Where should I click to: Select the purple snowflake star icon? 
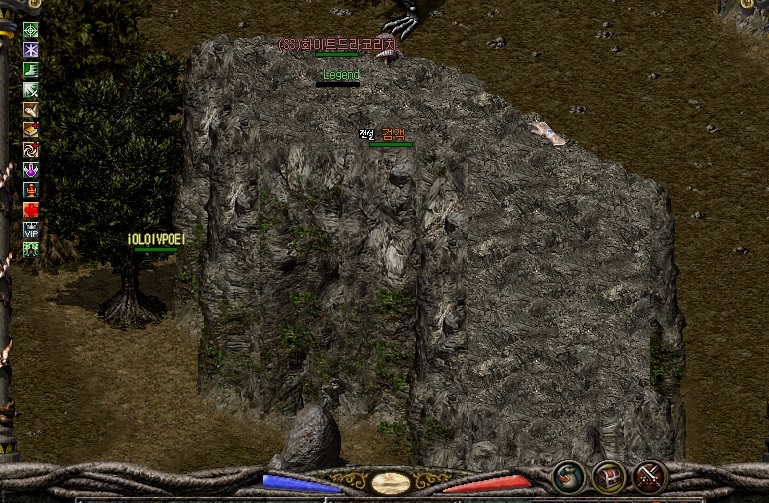pos(31,50)
